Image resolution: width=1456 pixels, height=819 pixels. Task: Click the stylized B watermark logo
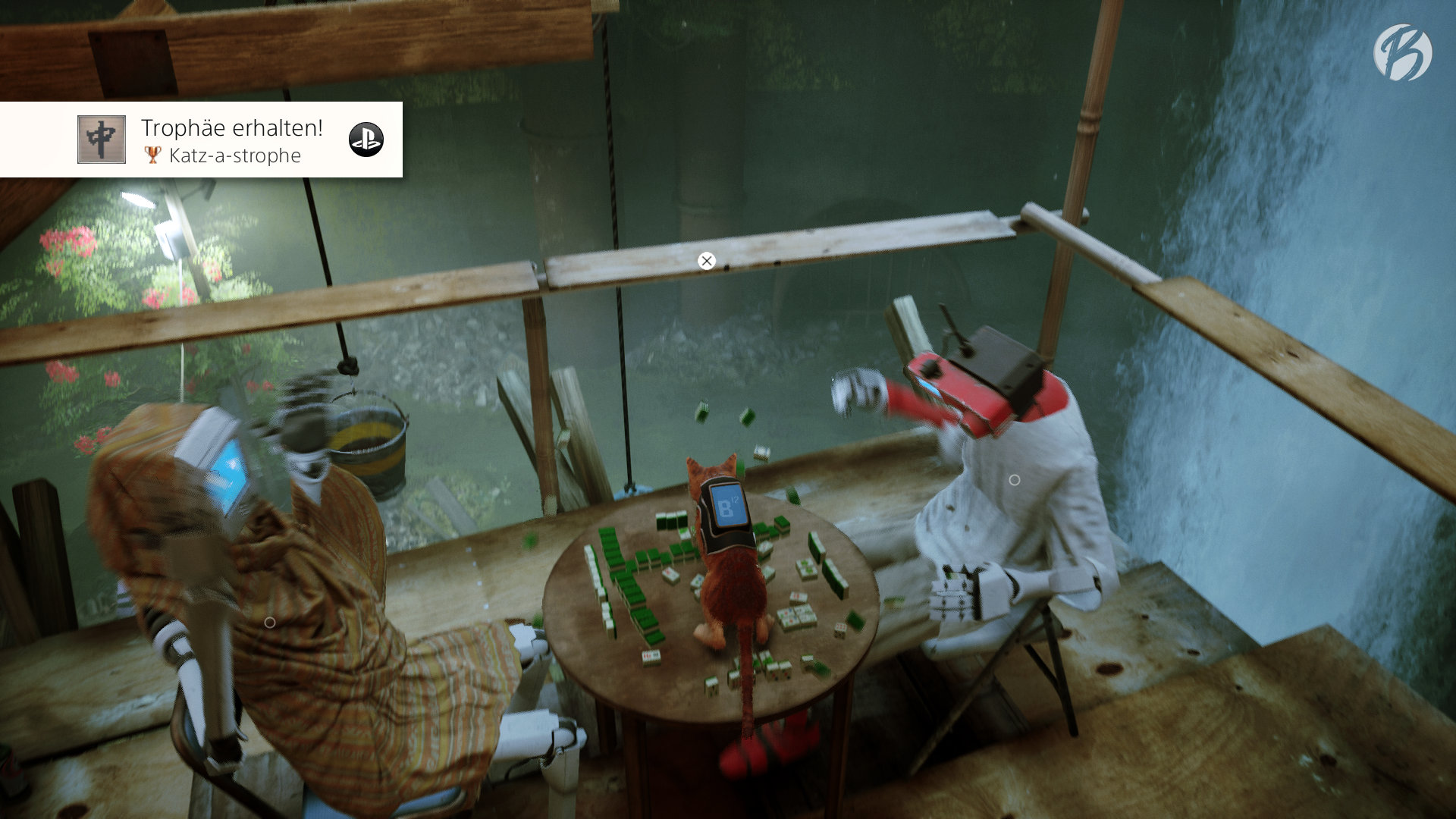tap(1402, 52)
